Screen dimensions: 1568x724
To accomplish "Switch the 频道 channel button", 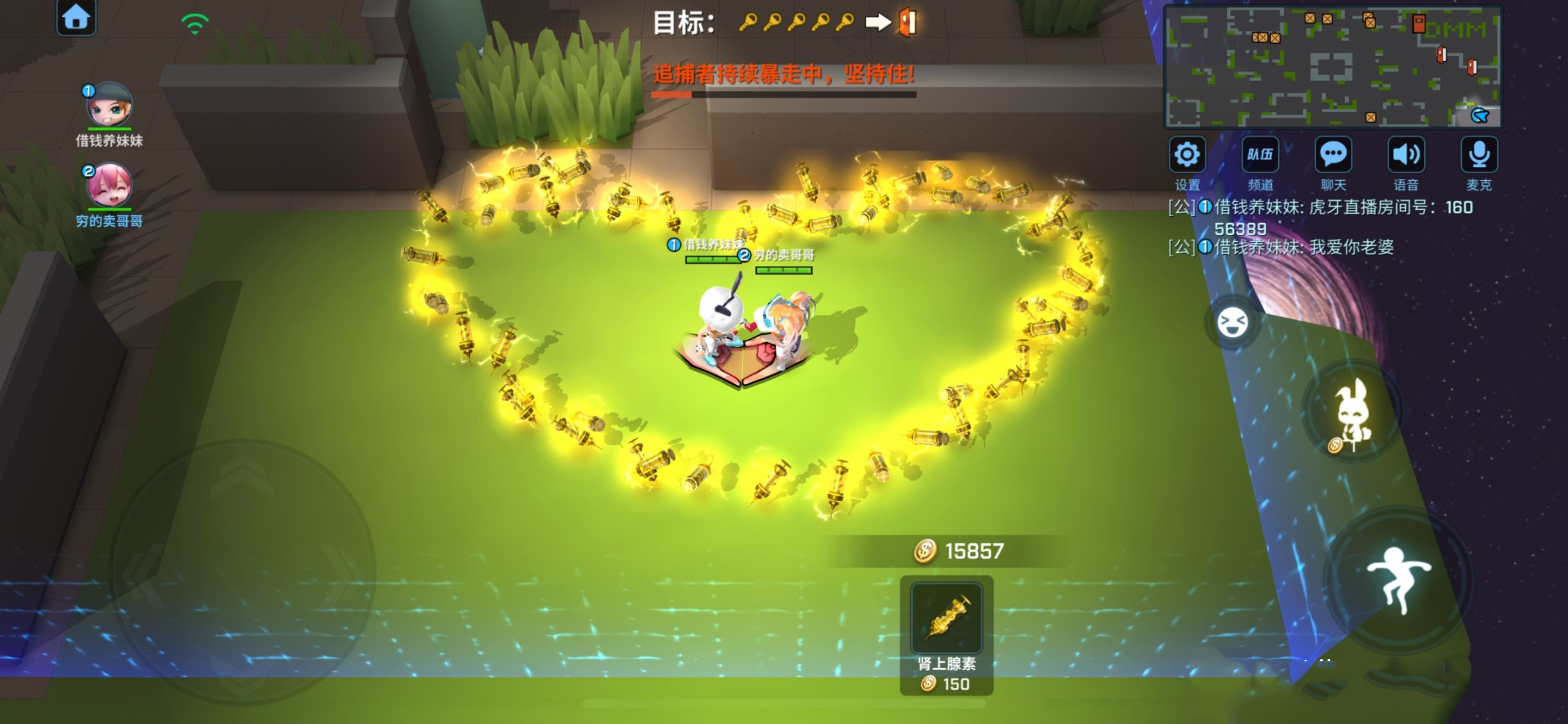I will pyautogui.click(x=1260, y=155).
